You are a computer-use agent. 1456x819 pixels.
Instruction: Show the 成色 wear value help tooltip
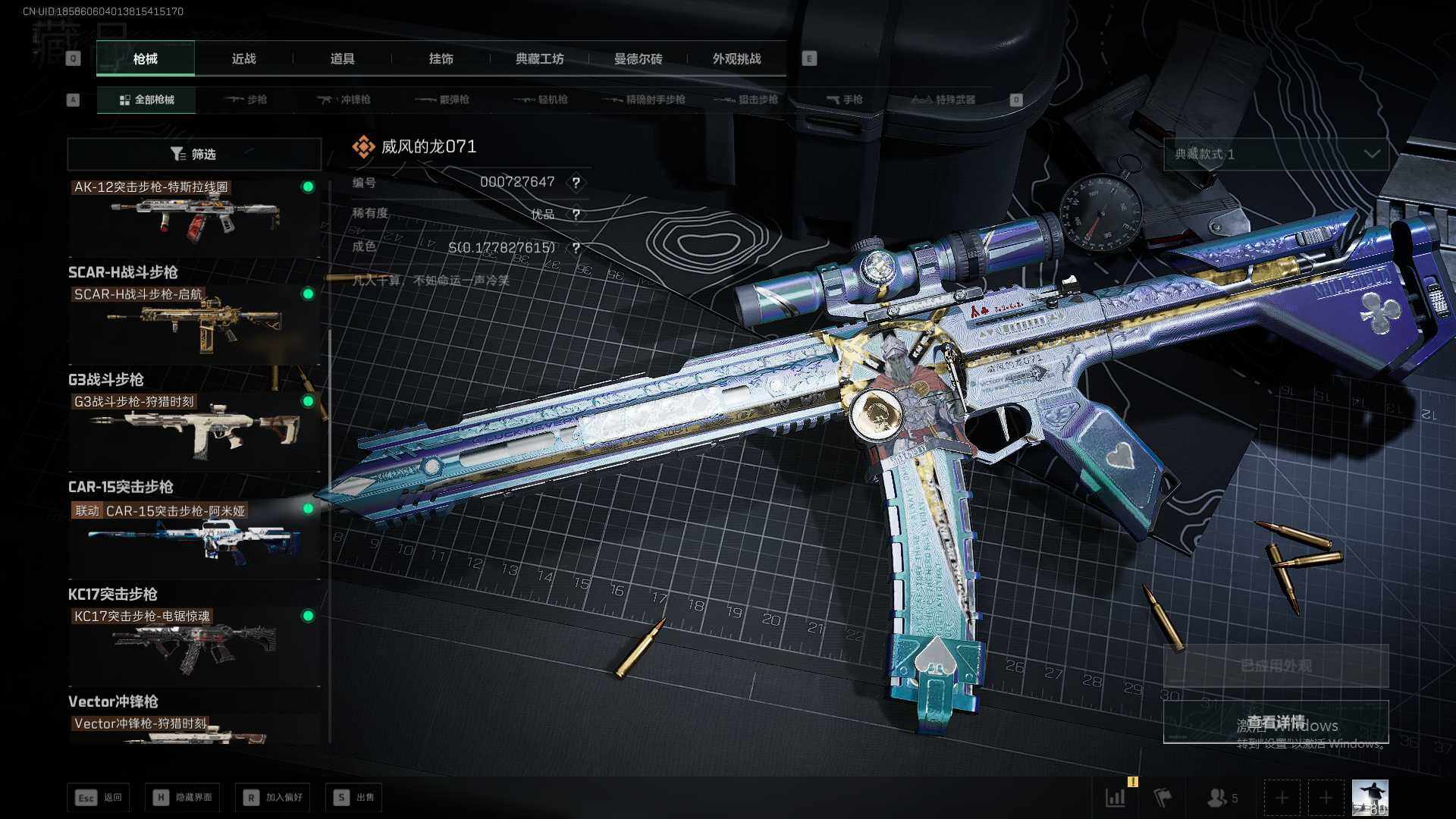coord(576,248)
